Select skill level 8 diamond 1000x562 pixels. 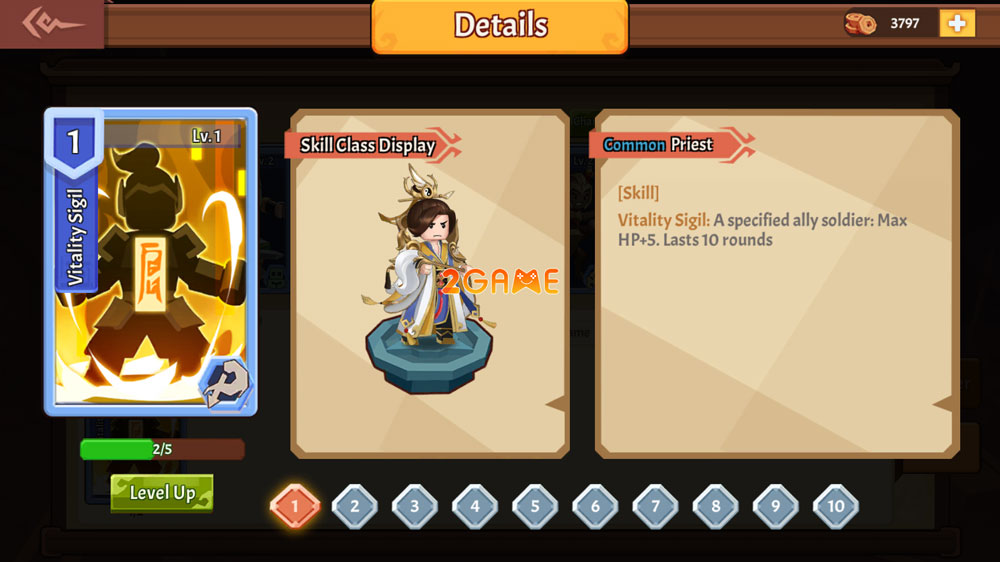[715, 506]
